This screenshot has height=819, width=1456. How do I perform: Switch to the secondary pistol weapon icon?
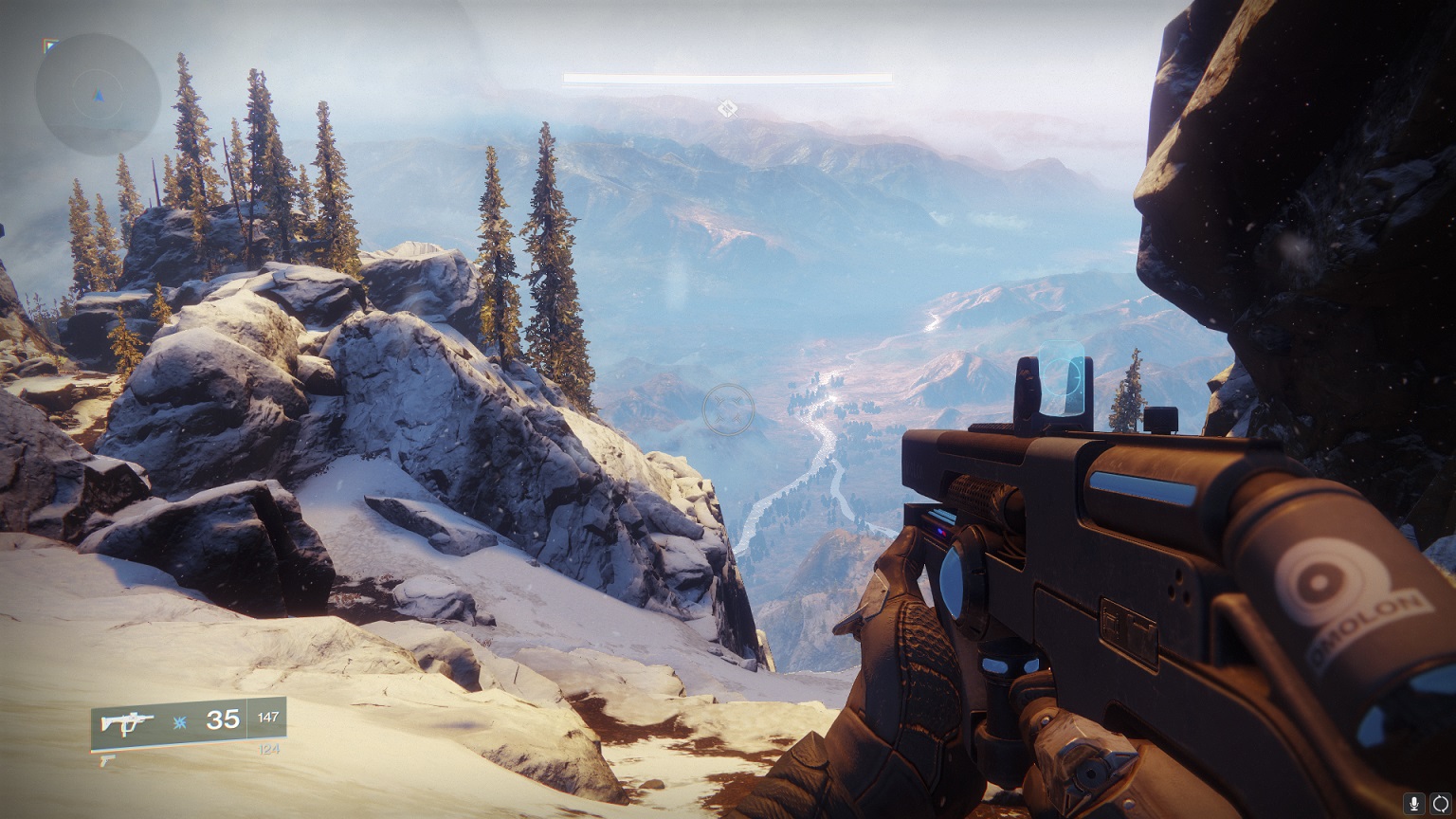[x=108, y=760]
